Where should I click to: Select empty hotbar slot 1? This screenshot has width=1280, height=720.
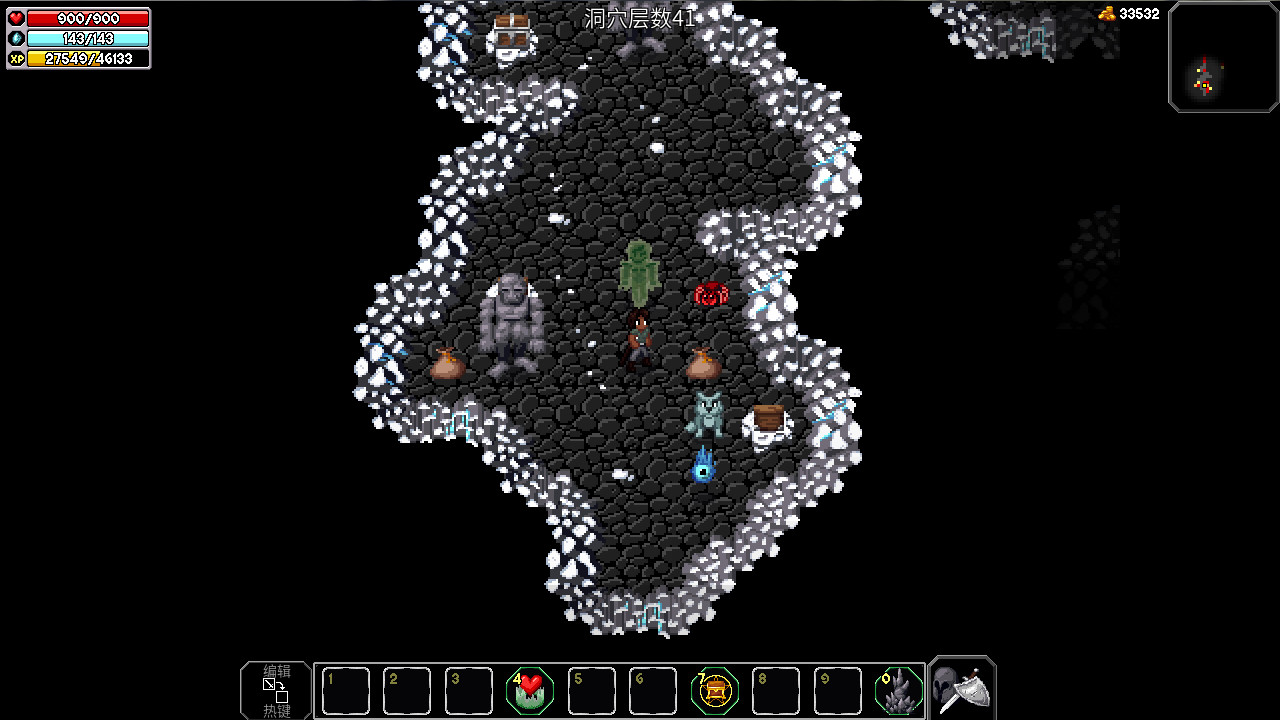tap(345, 688)
